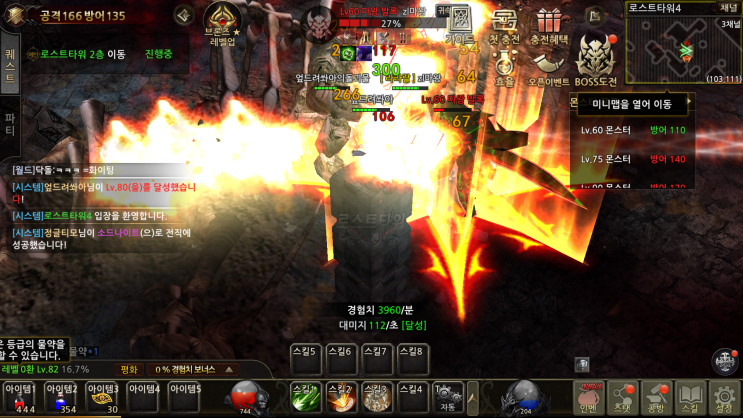This screenshot has width=743, height=418.
Task: Open the 설정 (Settings) gear menu
Action: pyautogui.click(x=724, y=398)
